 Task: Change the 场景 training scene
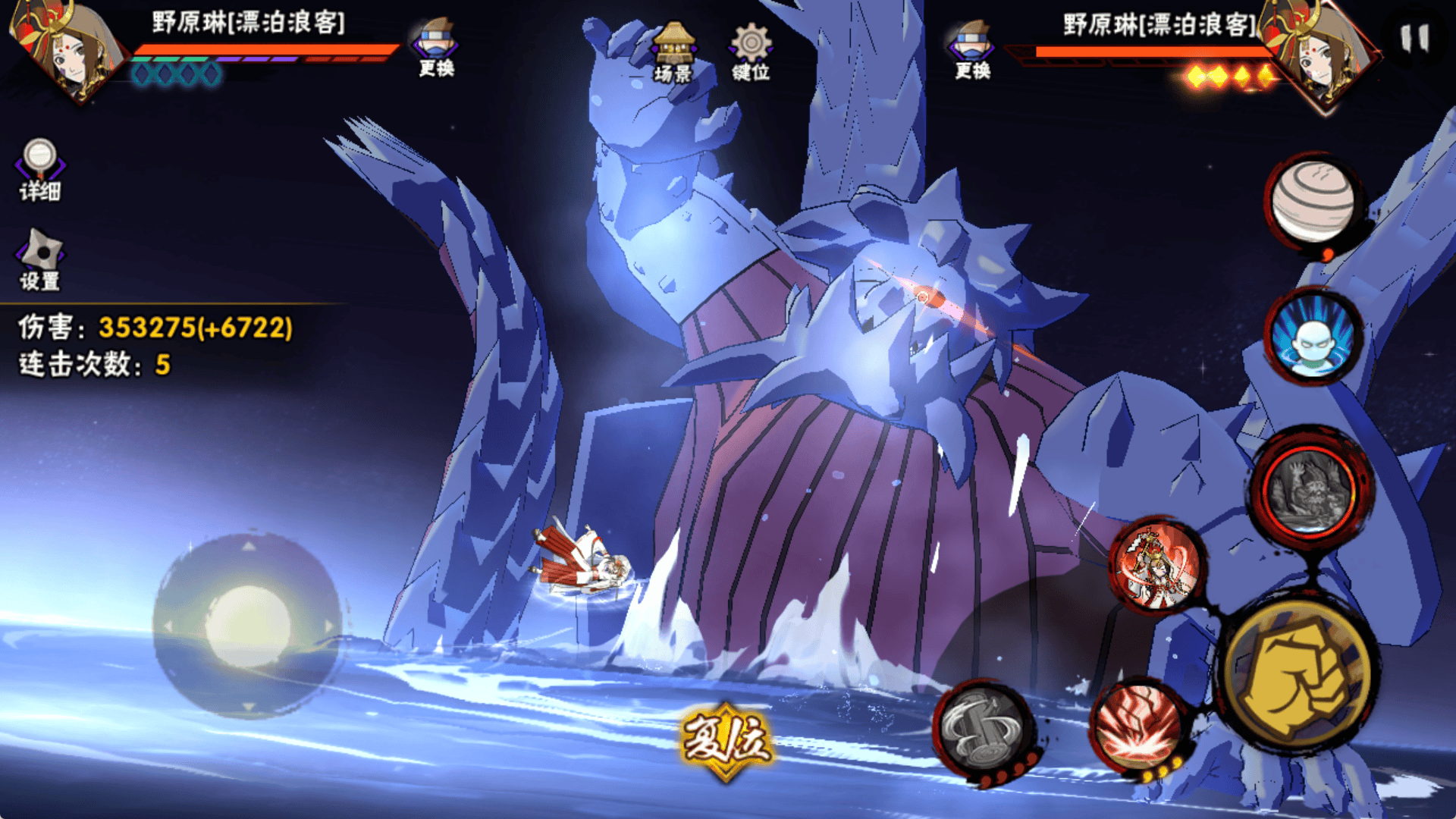pyautogui.click(x=673, y=52)
